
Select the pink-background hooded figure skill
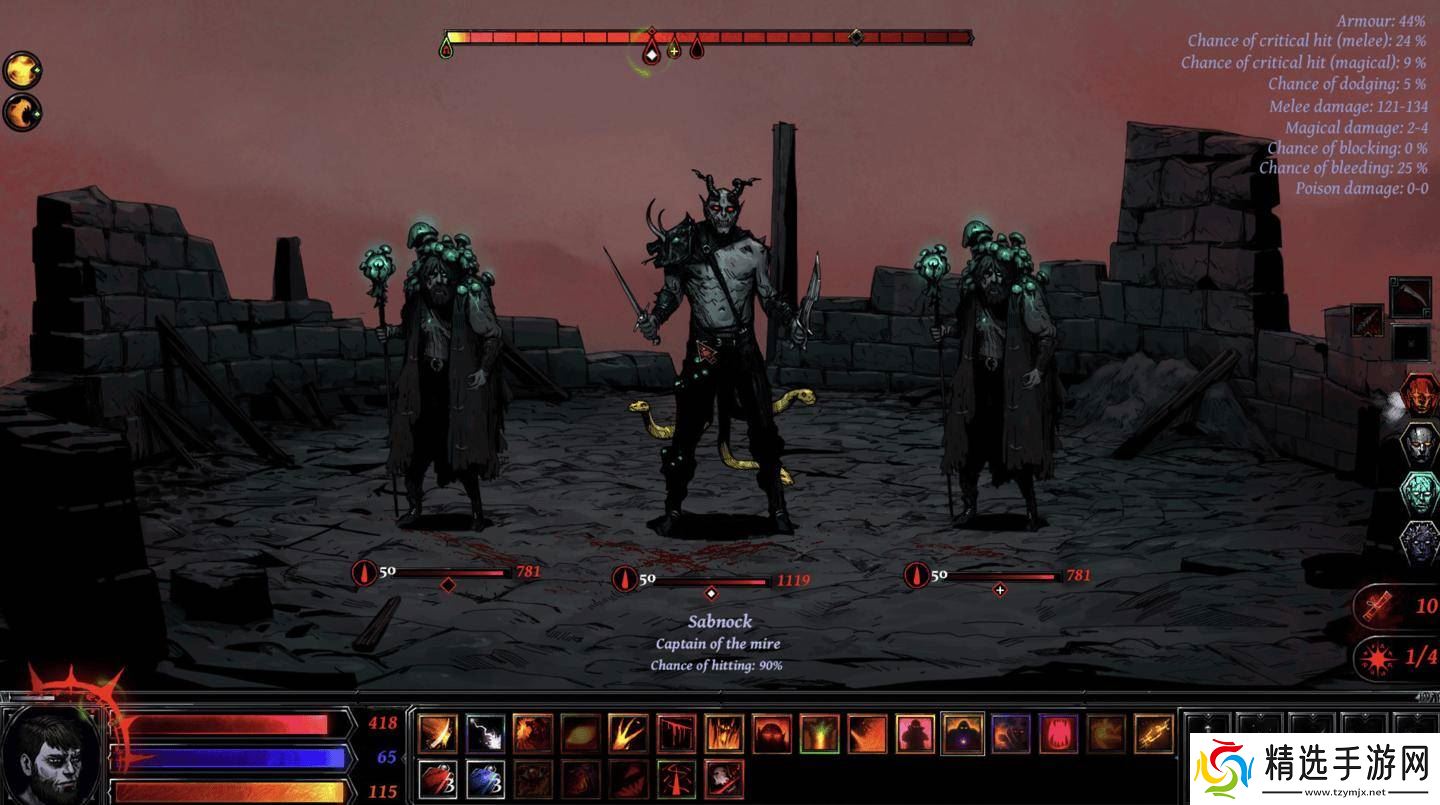pos(915,733)
